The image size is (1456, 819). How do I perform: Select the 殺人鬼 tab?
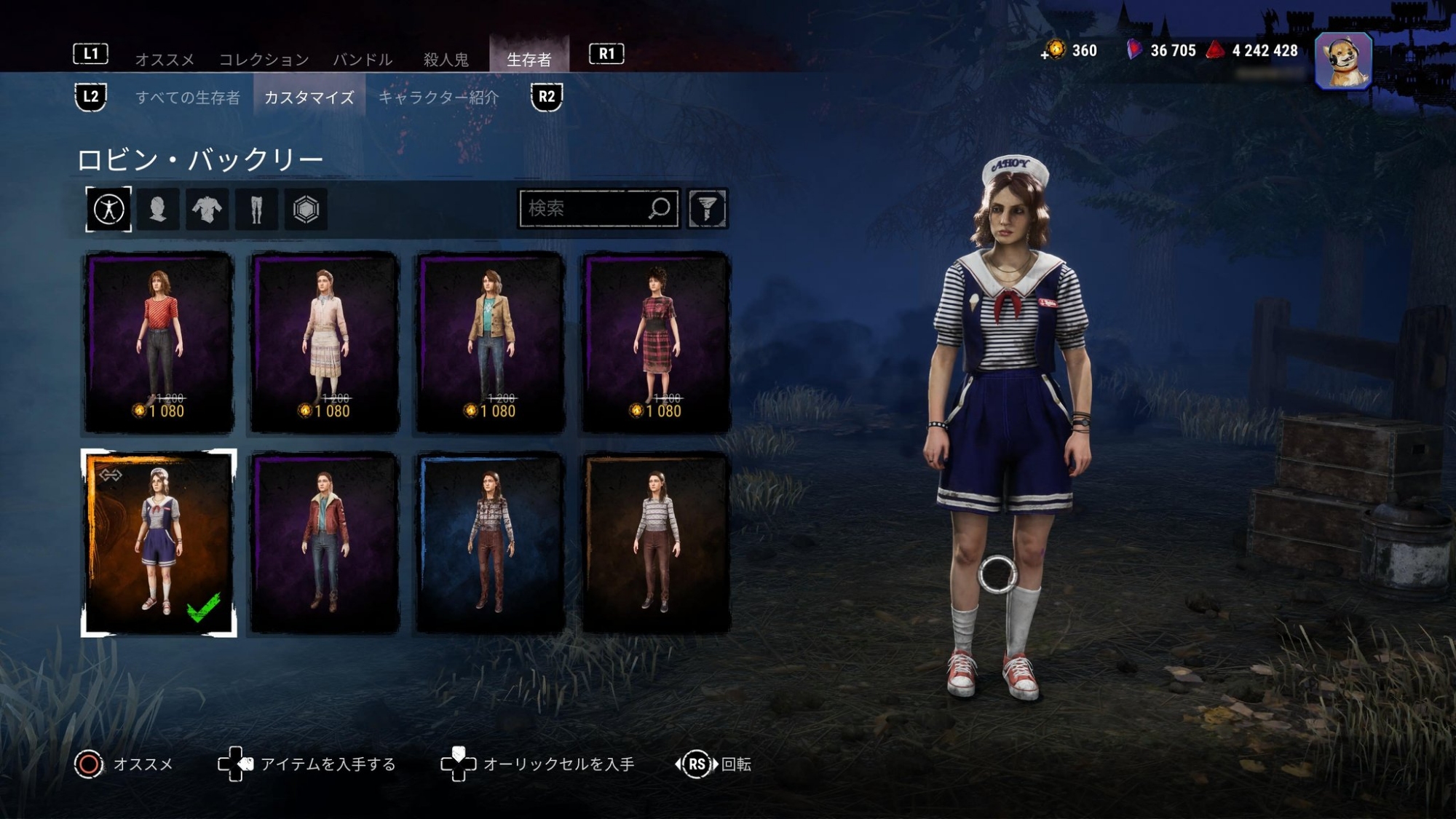click(446, 59)
